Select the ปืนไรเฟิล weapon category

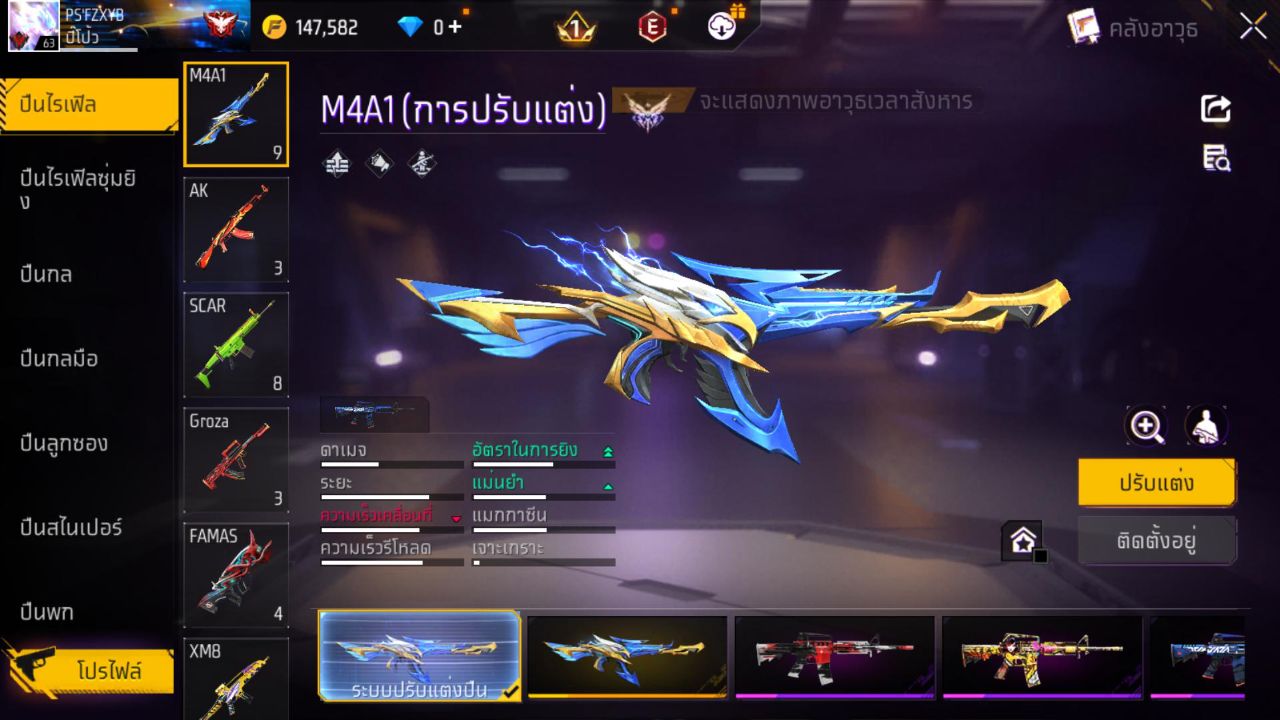[89, 105]
